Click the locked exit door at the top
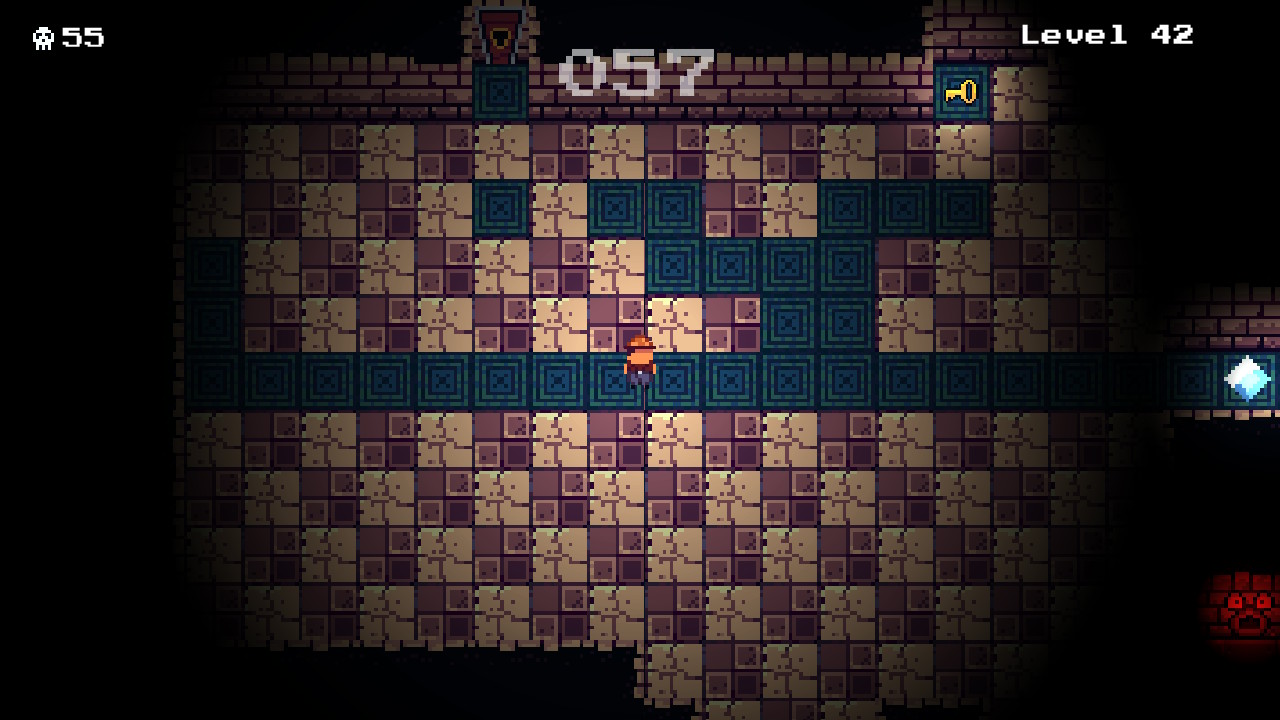This screenshot has width=1280, height=720. click(500, 30)
